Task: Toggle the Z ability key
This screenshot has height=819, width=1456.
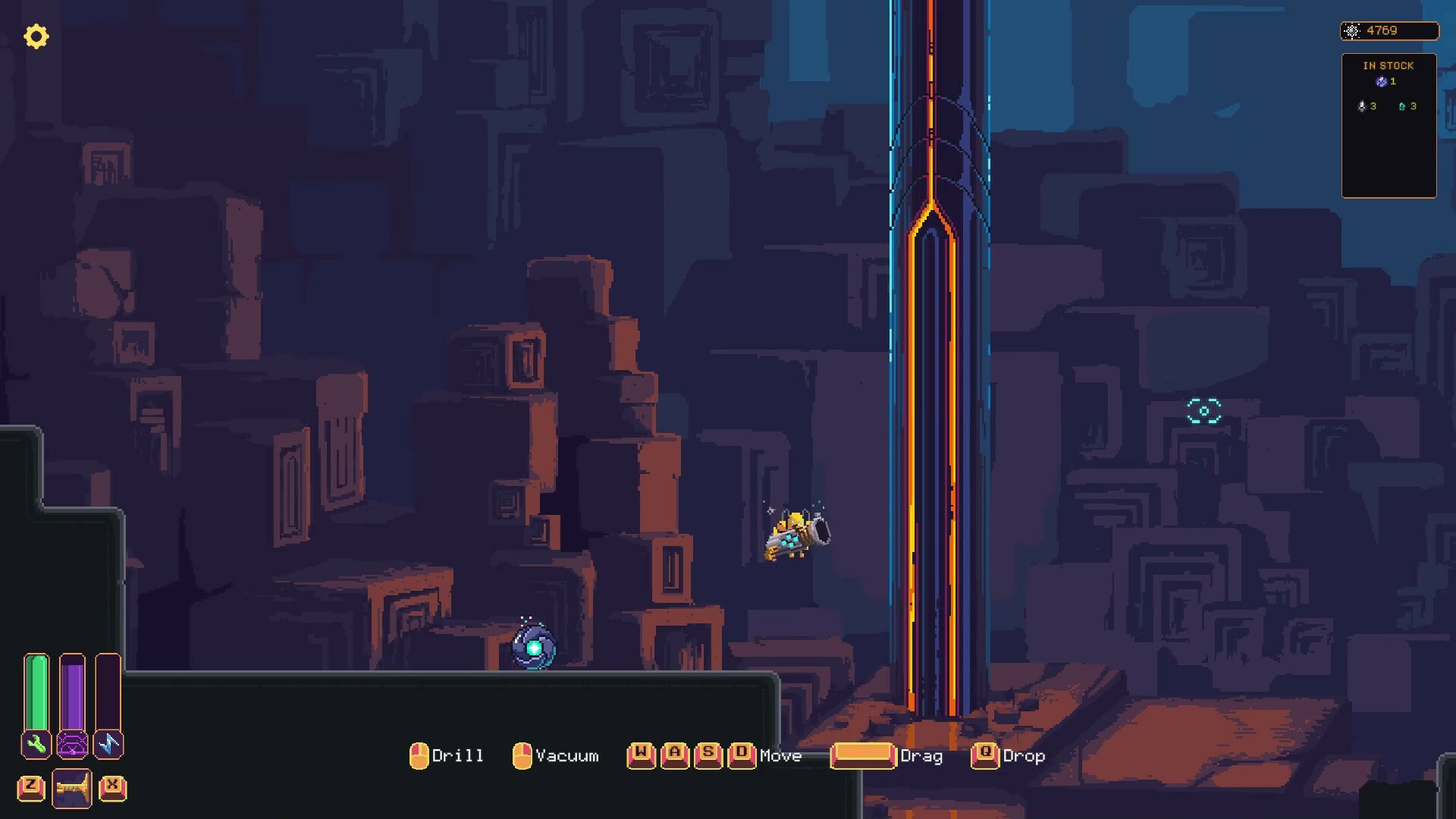Action: pos(30,787)
